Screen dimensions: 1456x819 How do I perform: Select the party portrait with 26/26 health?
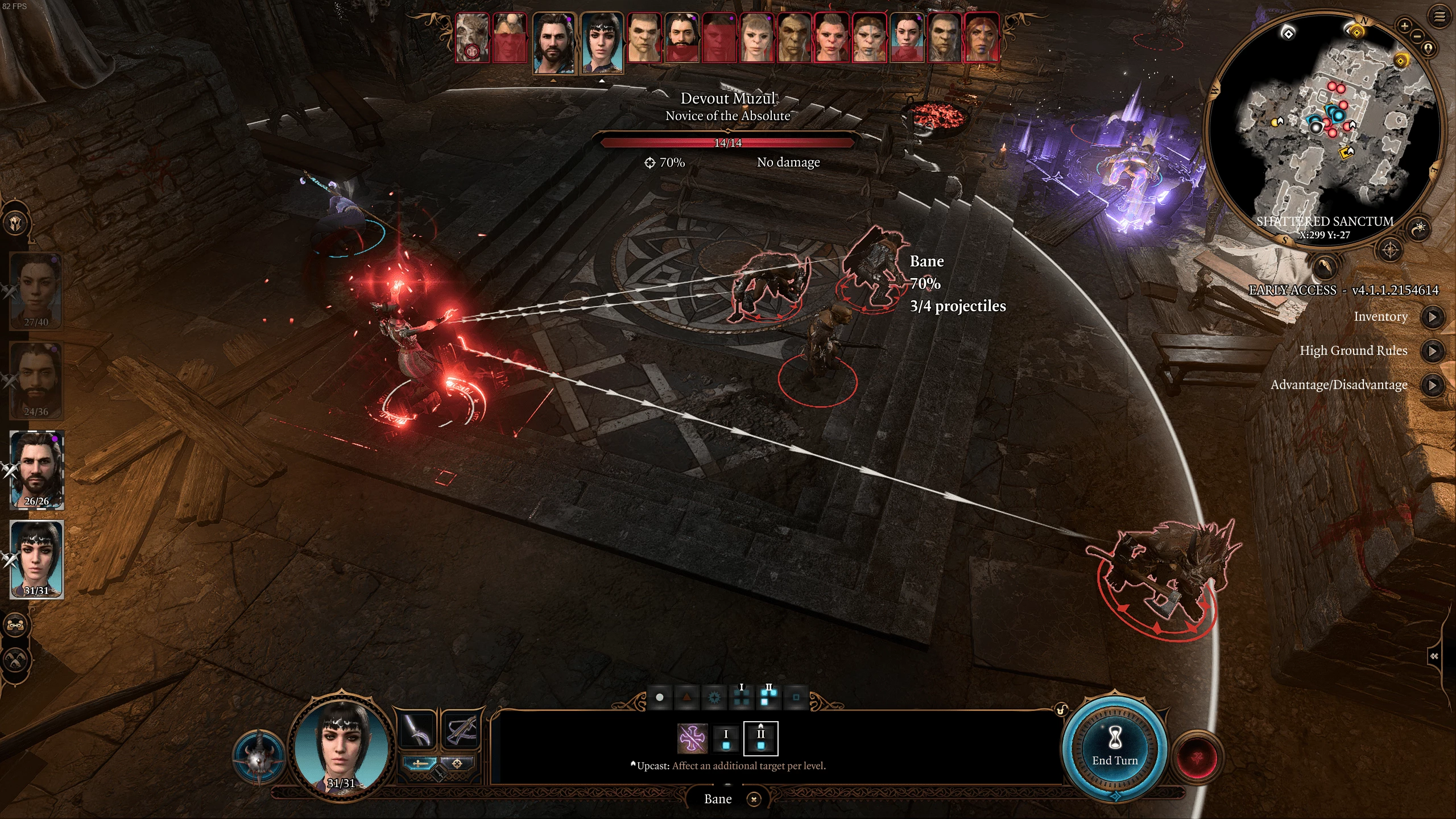[x=37, y=469]
